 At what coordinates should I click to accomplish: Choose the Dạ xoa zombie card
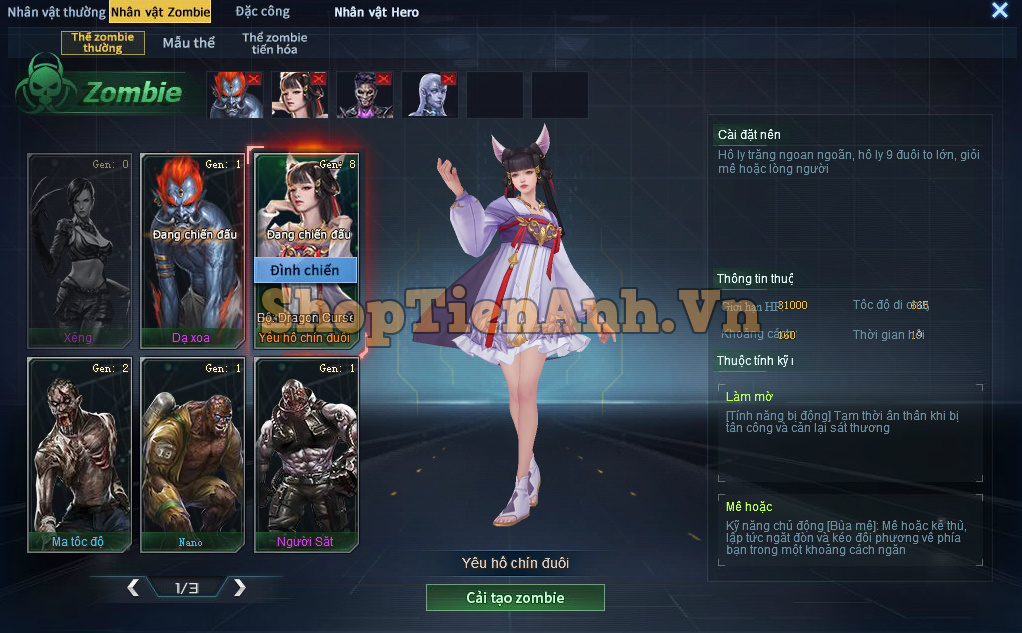pos(192,250)
